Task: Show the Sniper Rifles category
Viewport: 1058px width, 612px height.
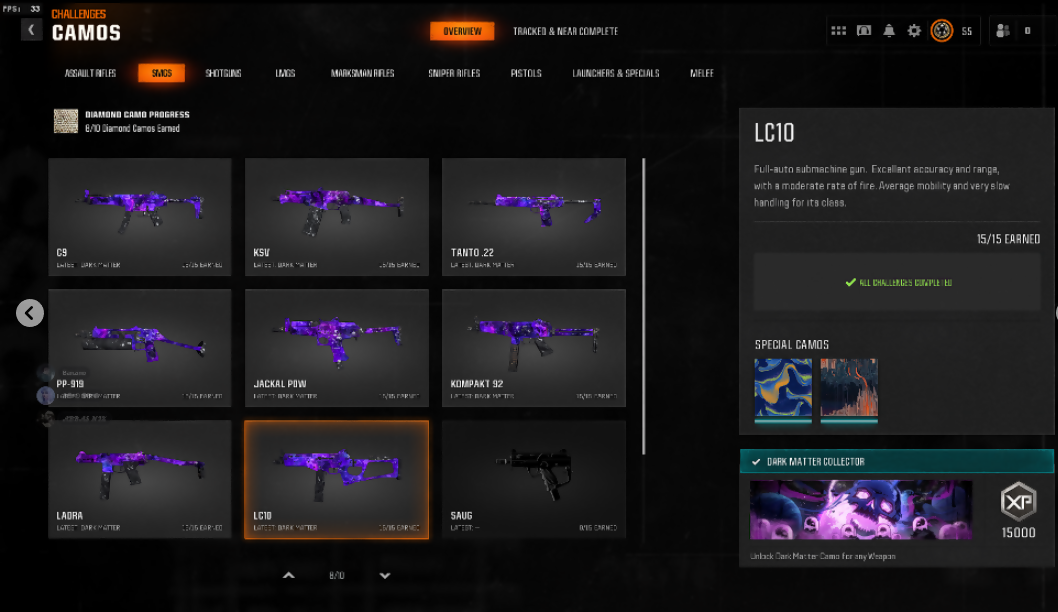Action: [454, 73]
